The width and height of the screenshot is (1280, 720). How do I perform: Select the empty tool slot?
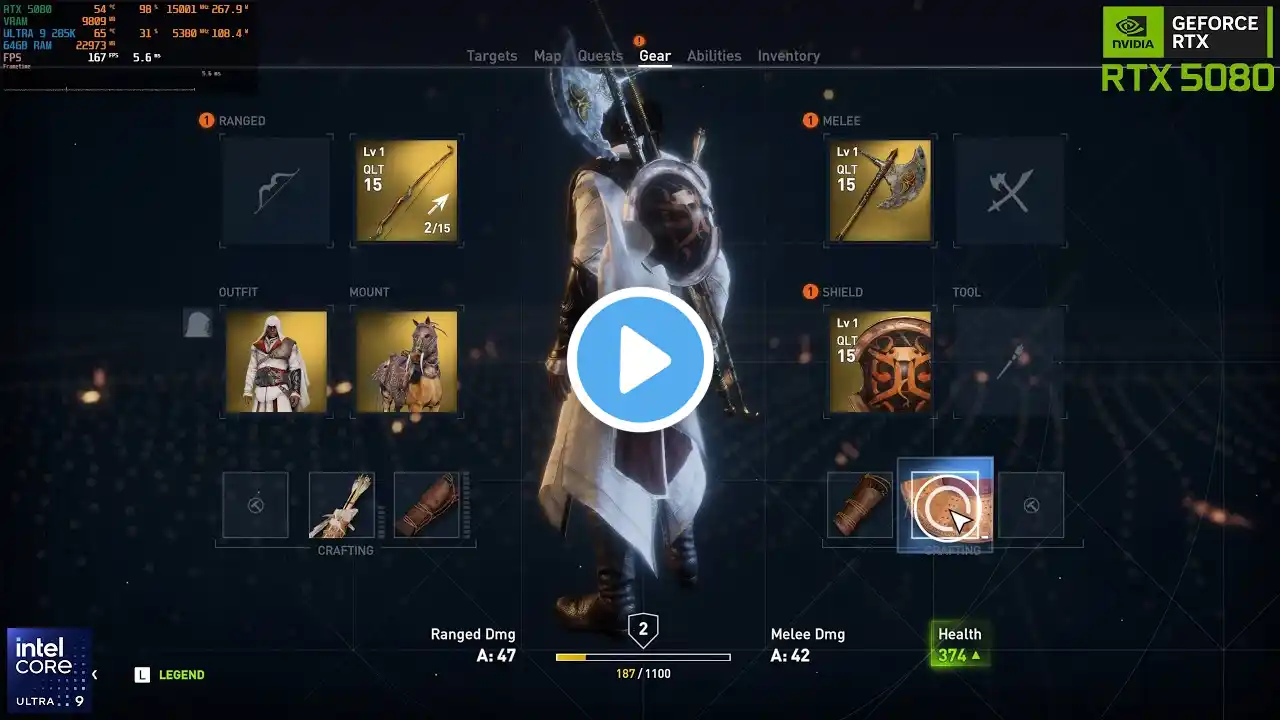1009,362
